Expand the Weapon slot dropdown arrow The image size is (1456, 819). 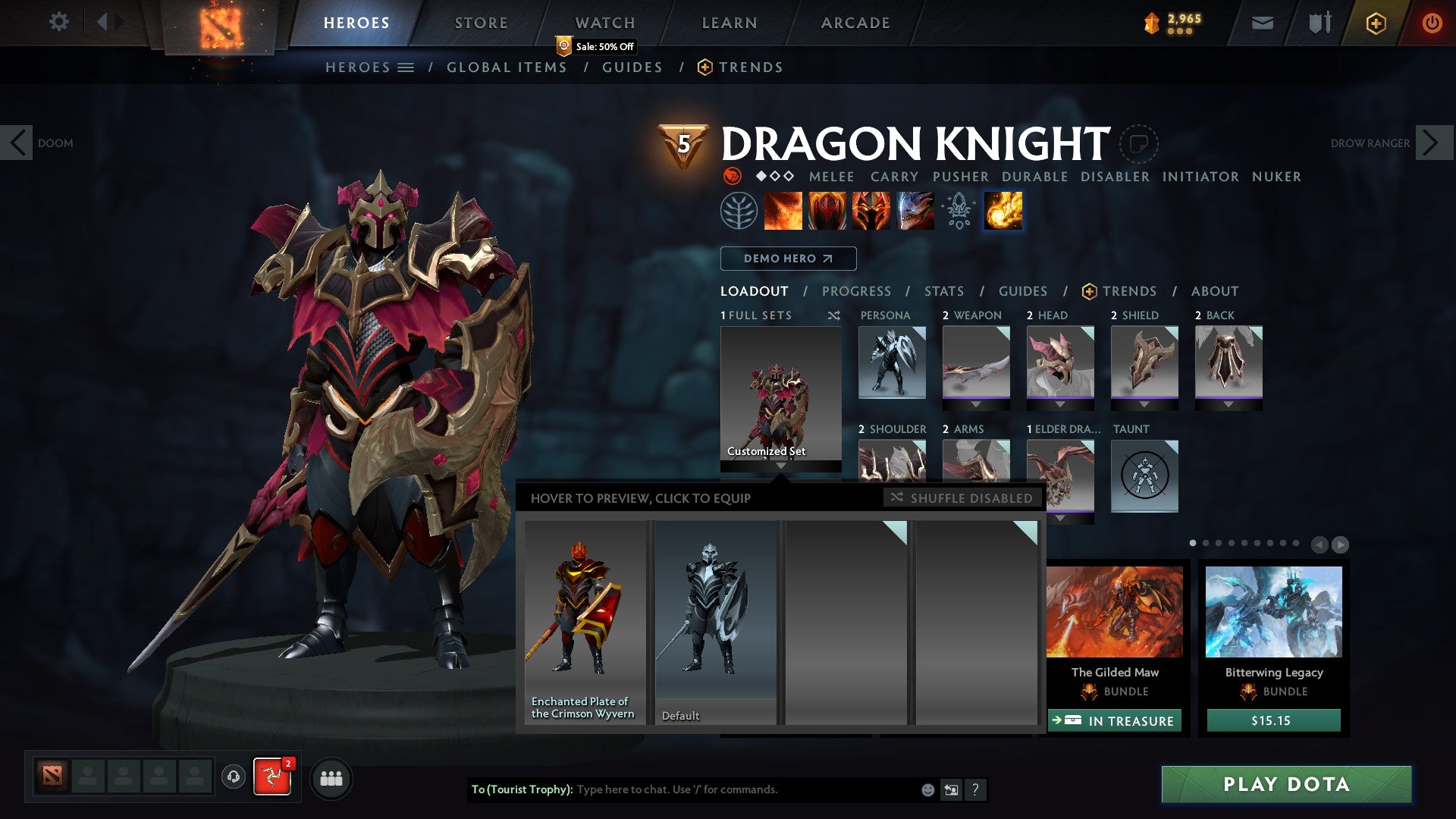pos(976,403)
